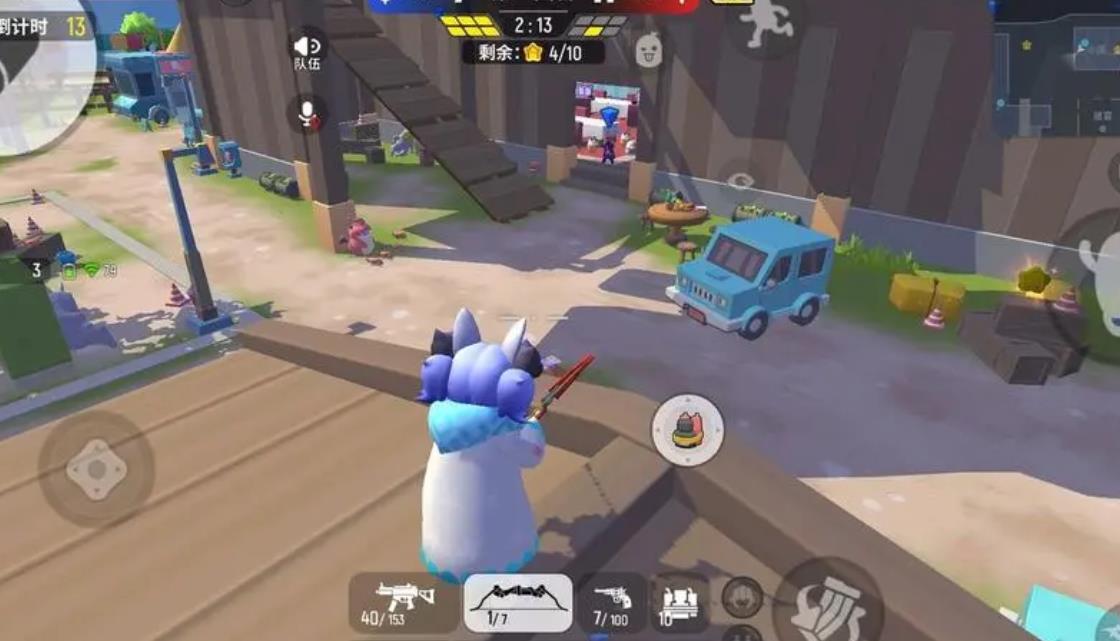Viewport: 1120px width, 641px height.
Task: Tap the running figure sprint button
Action: pos(768,22)
